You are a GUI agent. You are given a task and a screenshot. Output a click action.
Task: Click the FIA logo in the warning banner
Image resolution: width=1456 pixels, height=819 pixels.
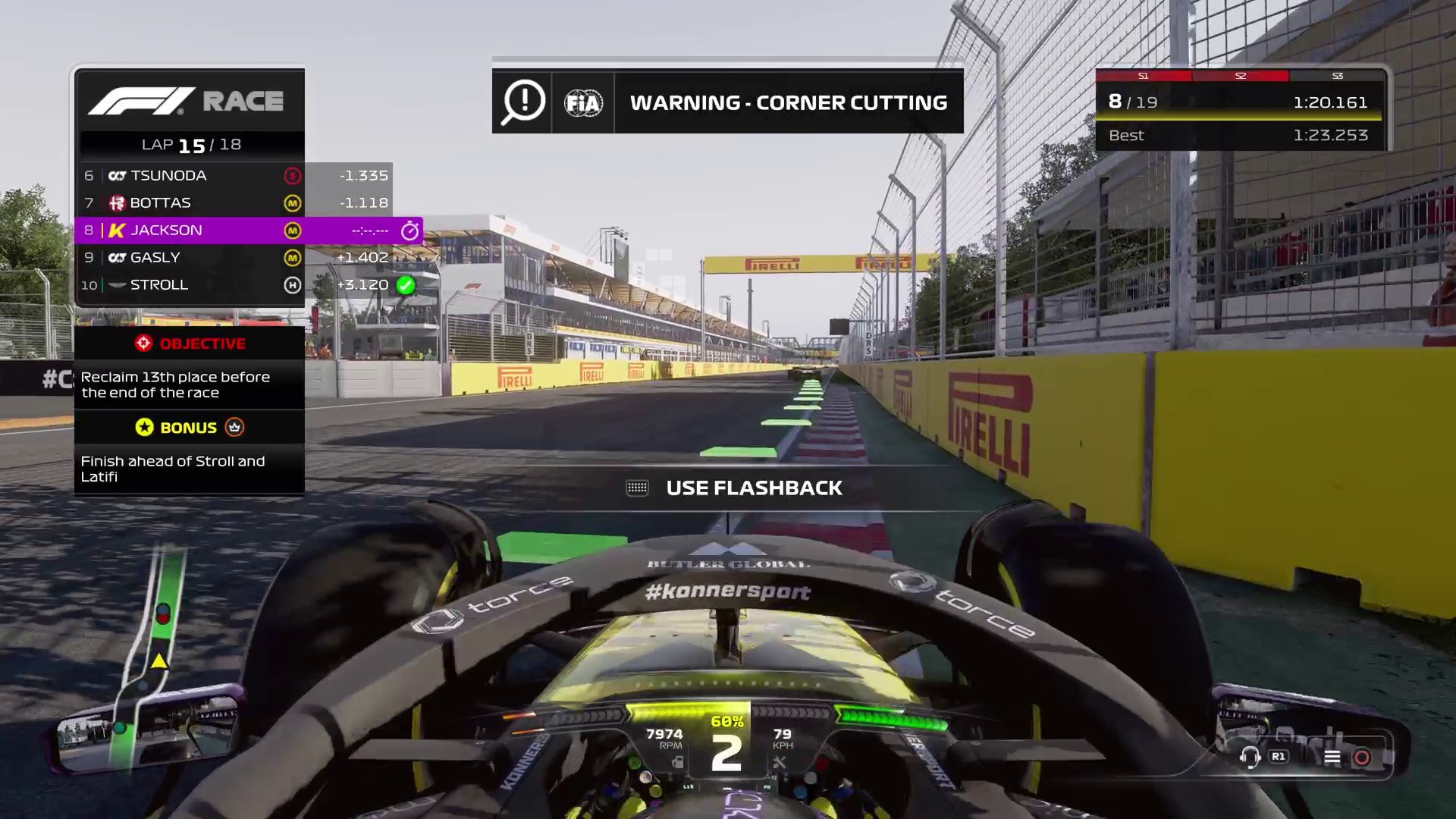click(582, 102)
